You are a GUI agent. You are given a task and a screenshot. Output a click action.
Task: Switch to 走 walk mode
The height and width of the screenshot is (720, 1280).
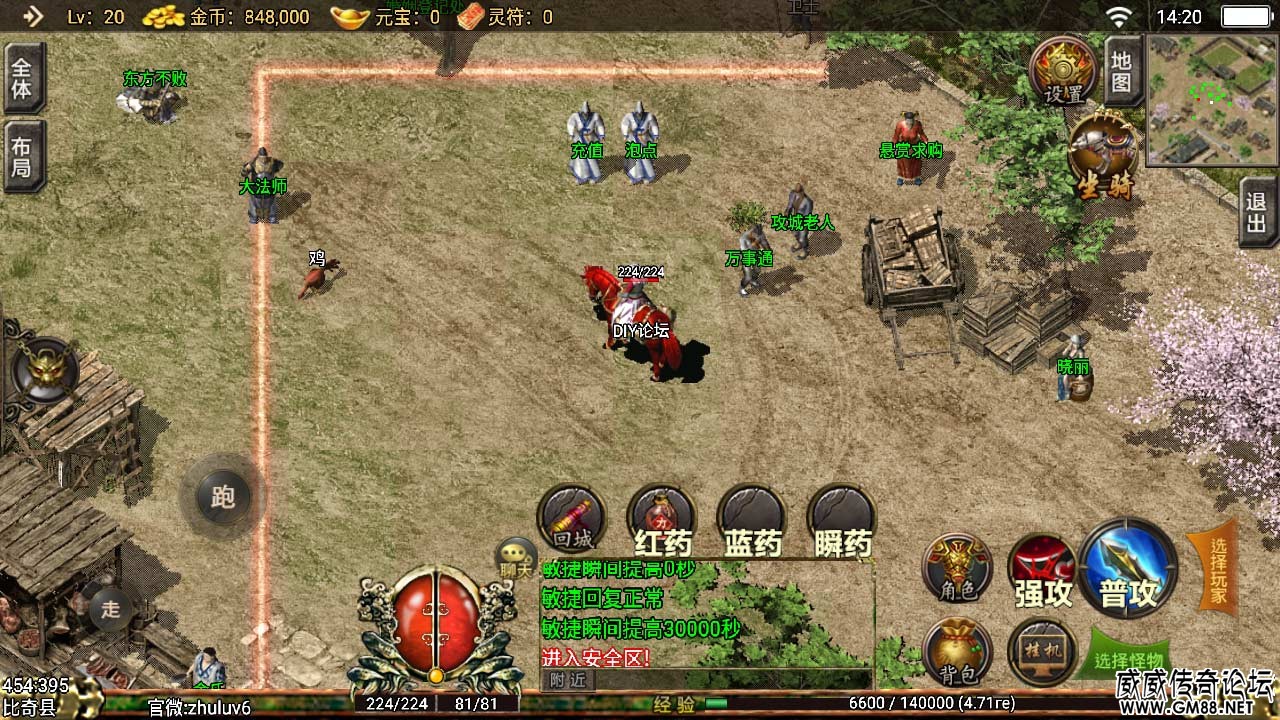pos(110,608)
